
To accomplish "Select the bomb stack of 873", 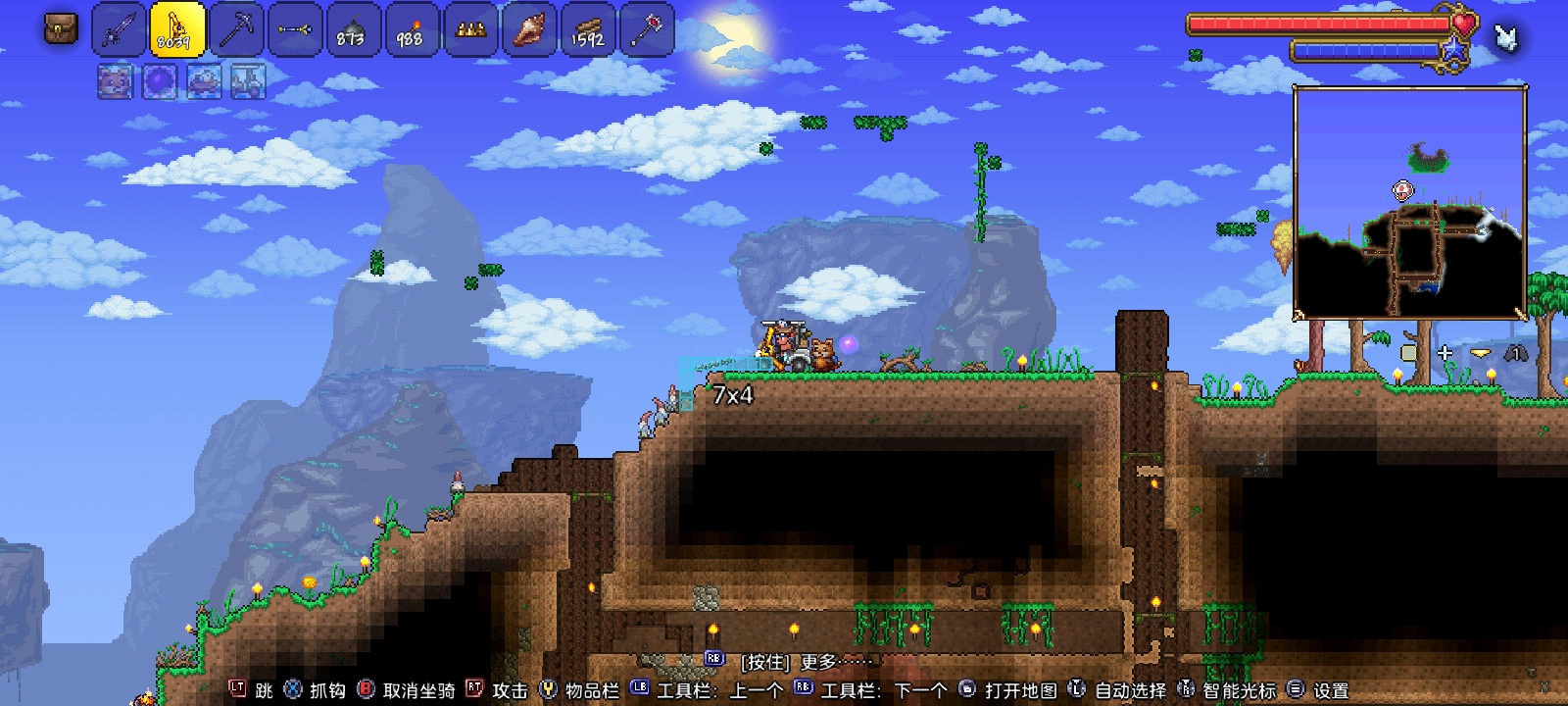I will (353, 30).
